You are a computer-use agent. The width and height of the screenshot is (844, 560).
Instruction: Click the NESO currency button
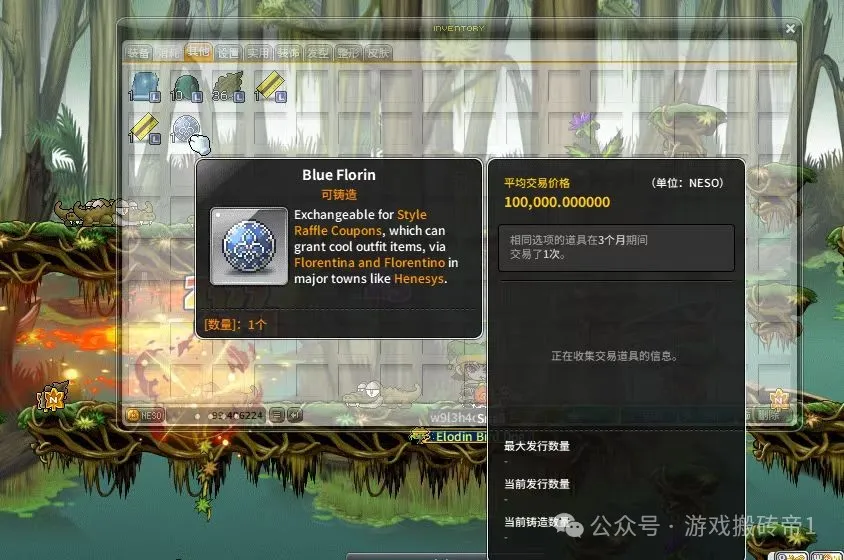point(145,414)
